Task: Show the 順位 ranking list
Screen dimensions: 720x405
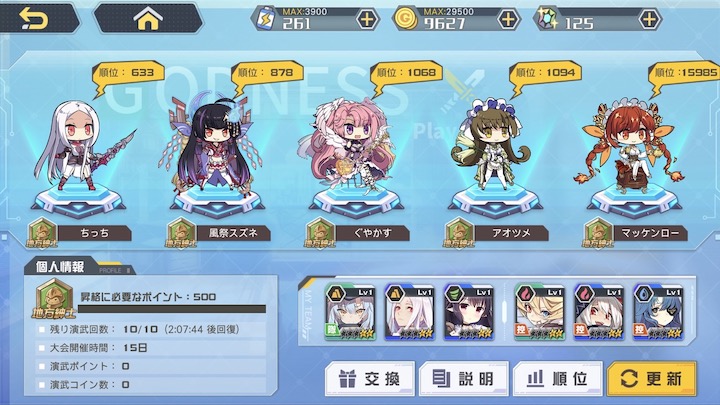Action: click(556, 379)
